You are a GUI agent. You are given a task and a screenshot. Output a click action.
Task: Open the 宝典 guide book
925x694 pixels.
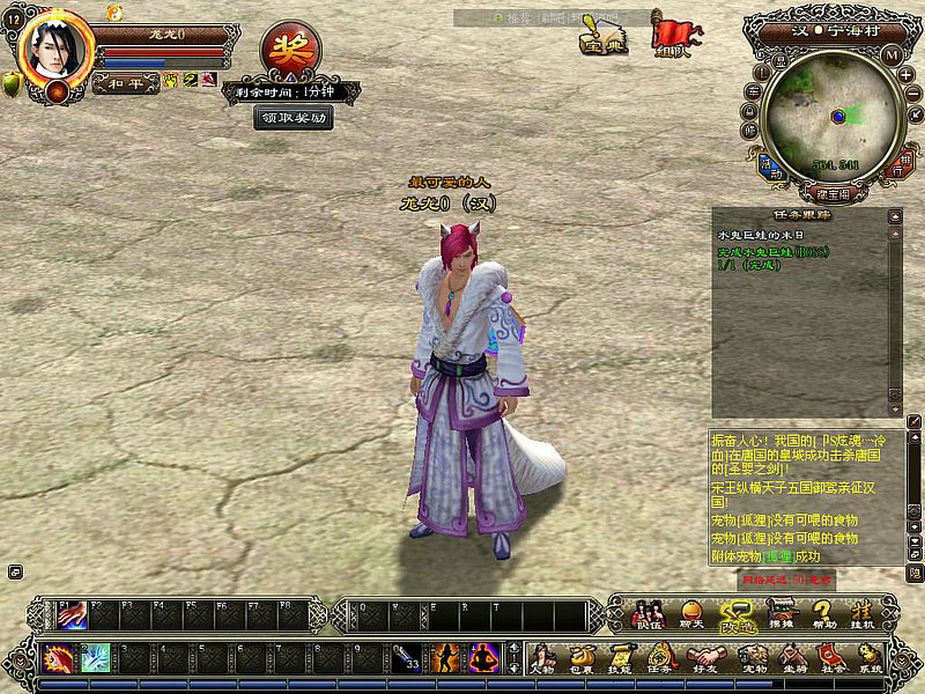pos(602,36)
